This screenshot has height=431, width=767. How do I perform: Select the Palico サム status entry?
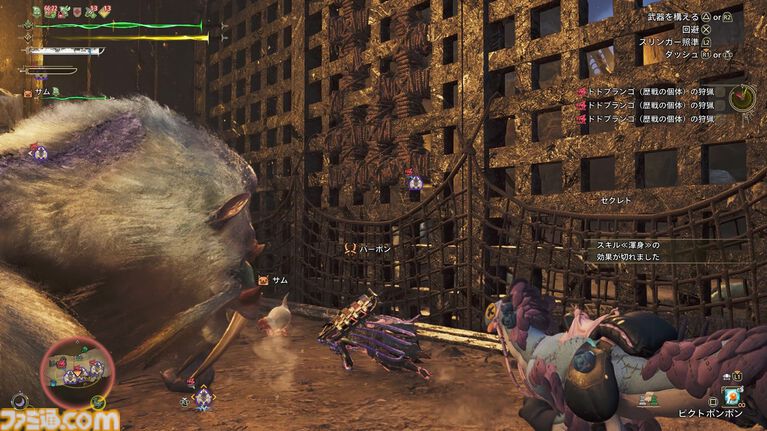42,92
